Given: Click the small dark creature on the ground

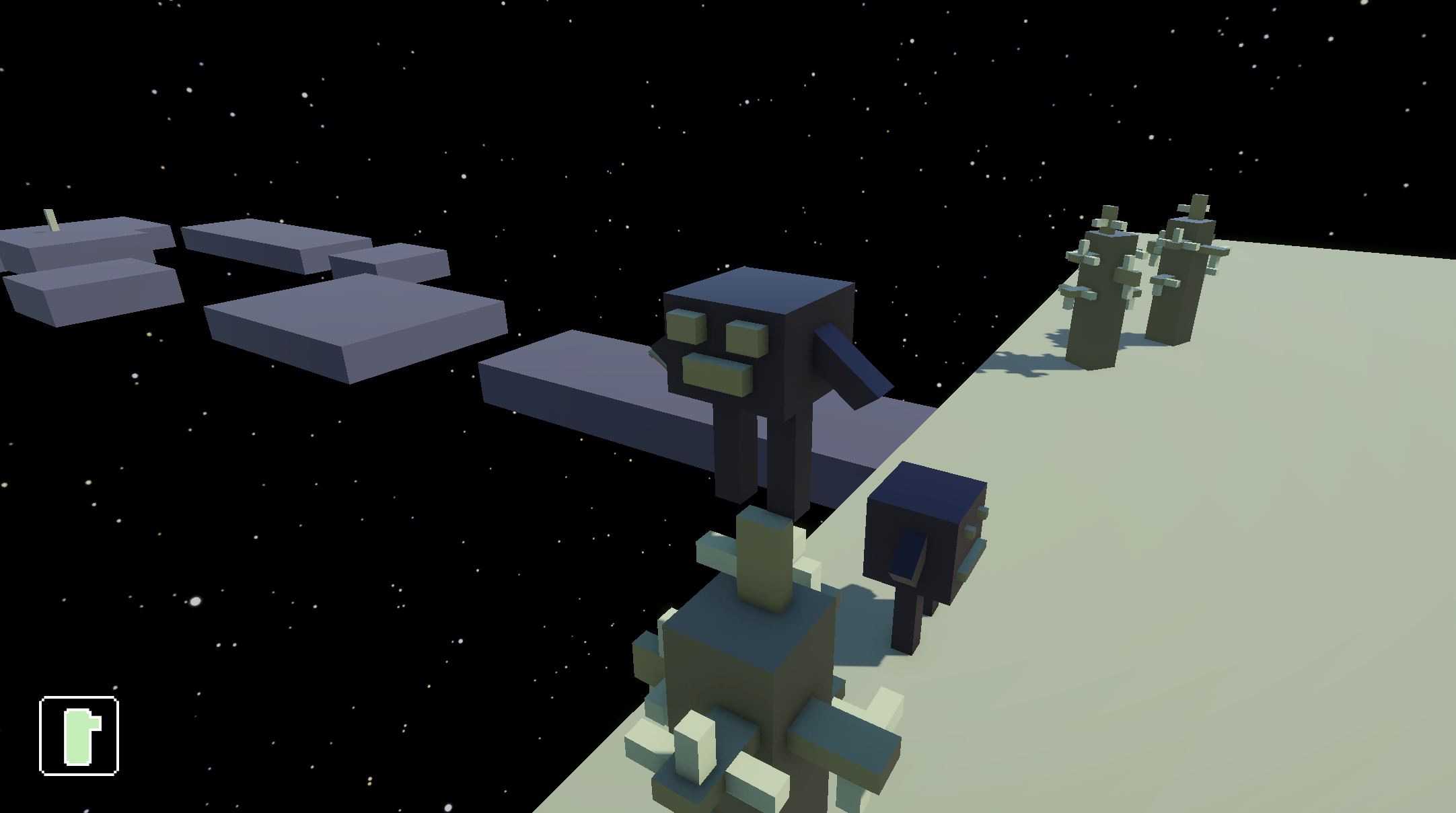Looking at the screenshot, I should pos(922,538).
